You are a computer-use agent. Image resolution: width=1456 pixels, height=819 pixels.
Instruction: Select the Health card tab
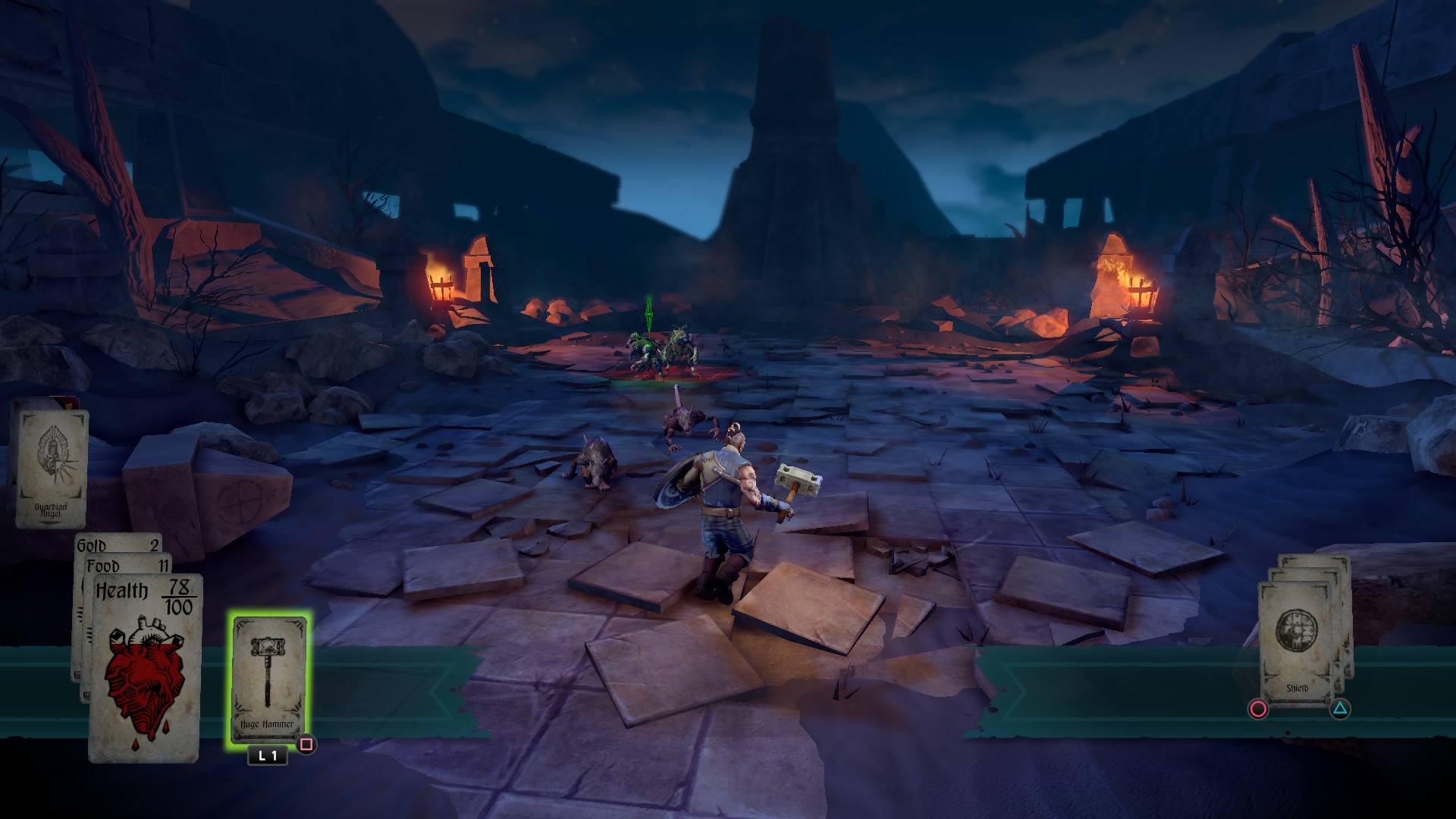(x=123, y=590)
